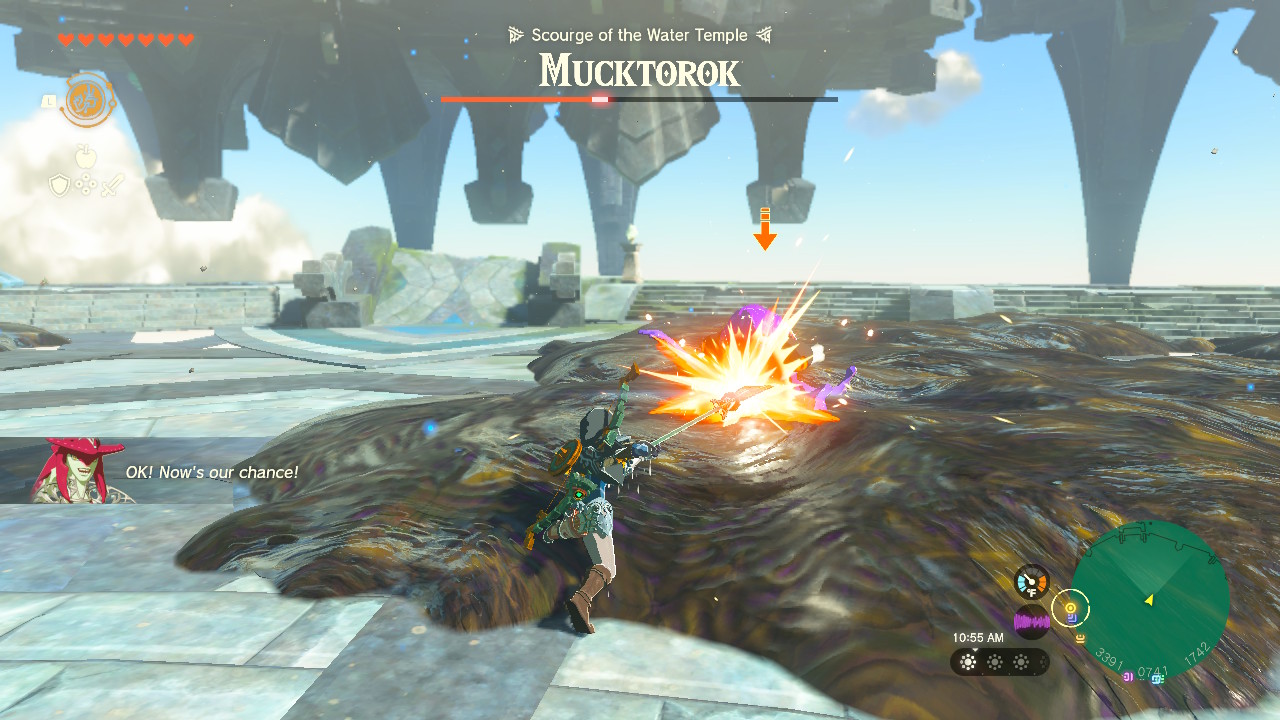1280x720 pixels.
Task: Toggle the first sun weather forecast icon
Action: click(x=968, y=662)
